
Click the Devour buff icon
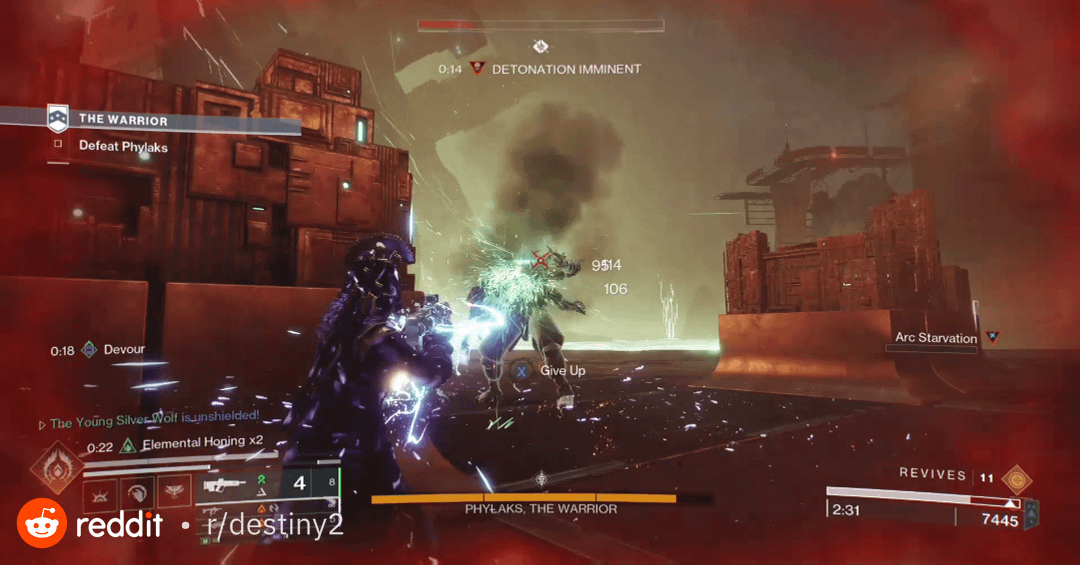(90, 350)
